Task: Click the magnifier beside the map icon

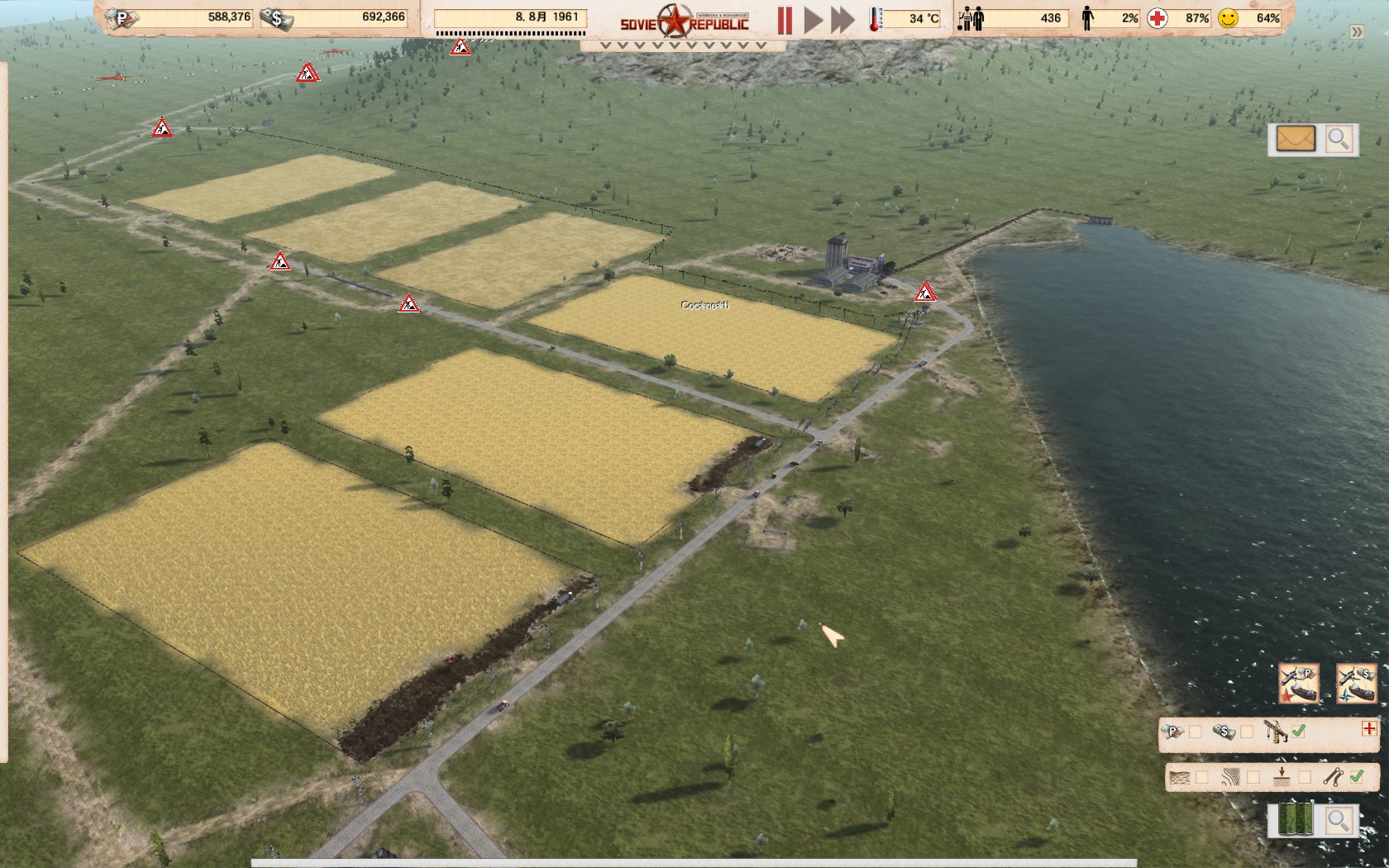Action: click(x=1338, y=820)
